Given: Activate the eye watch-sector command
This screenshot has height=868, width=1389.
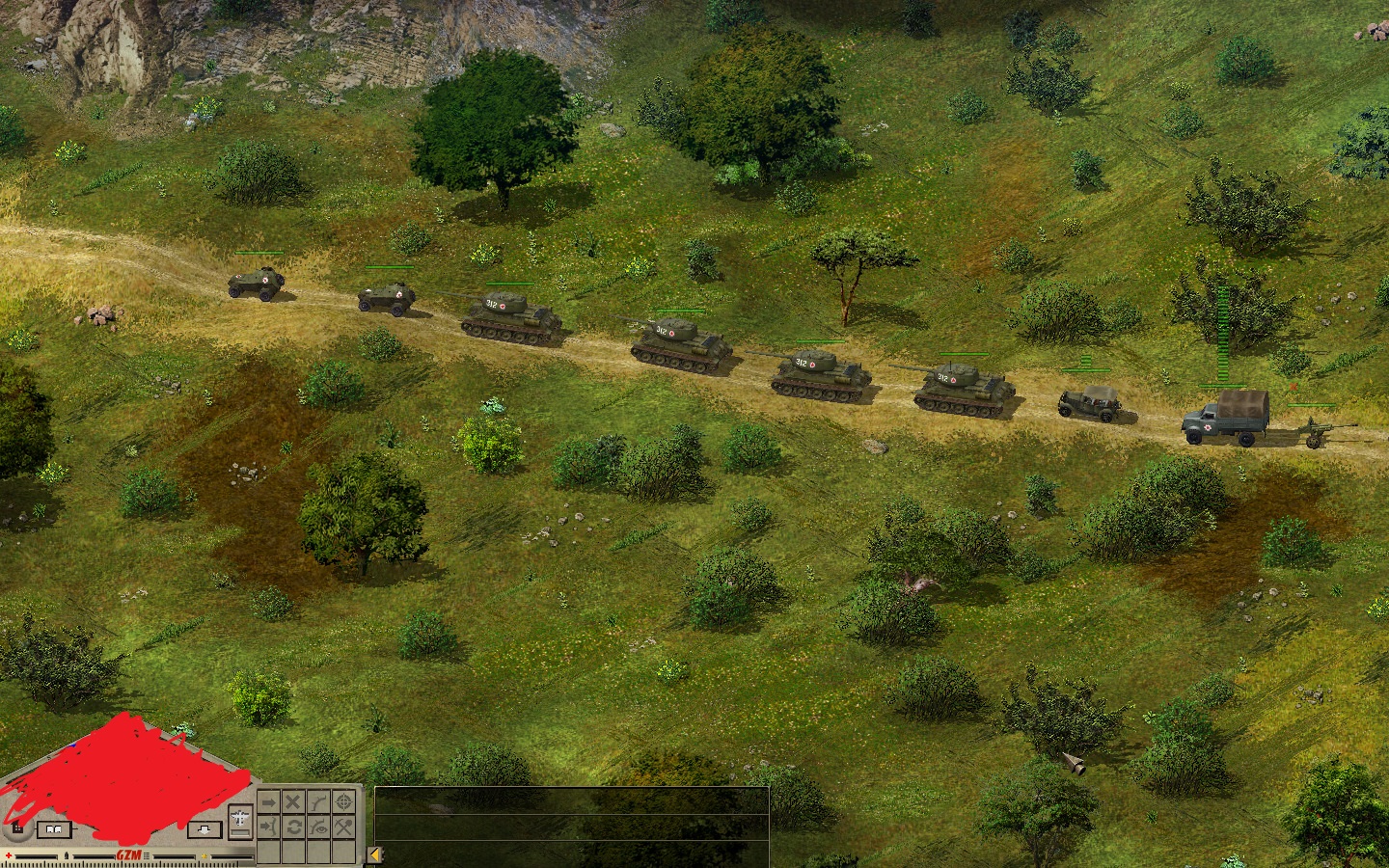Looking at the screenshot, I should point(318,827).
